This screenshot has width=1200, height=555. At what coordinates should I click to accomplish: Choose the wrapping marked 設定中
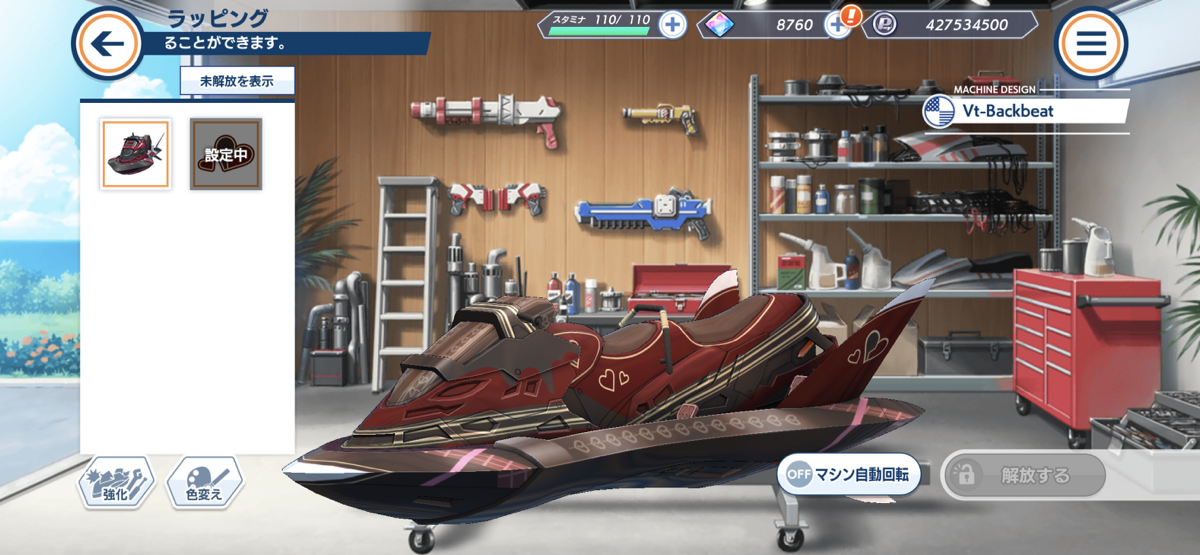coord(226,154)
